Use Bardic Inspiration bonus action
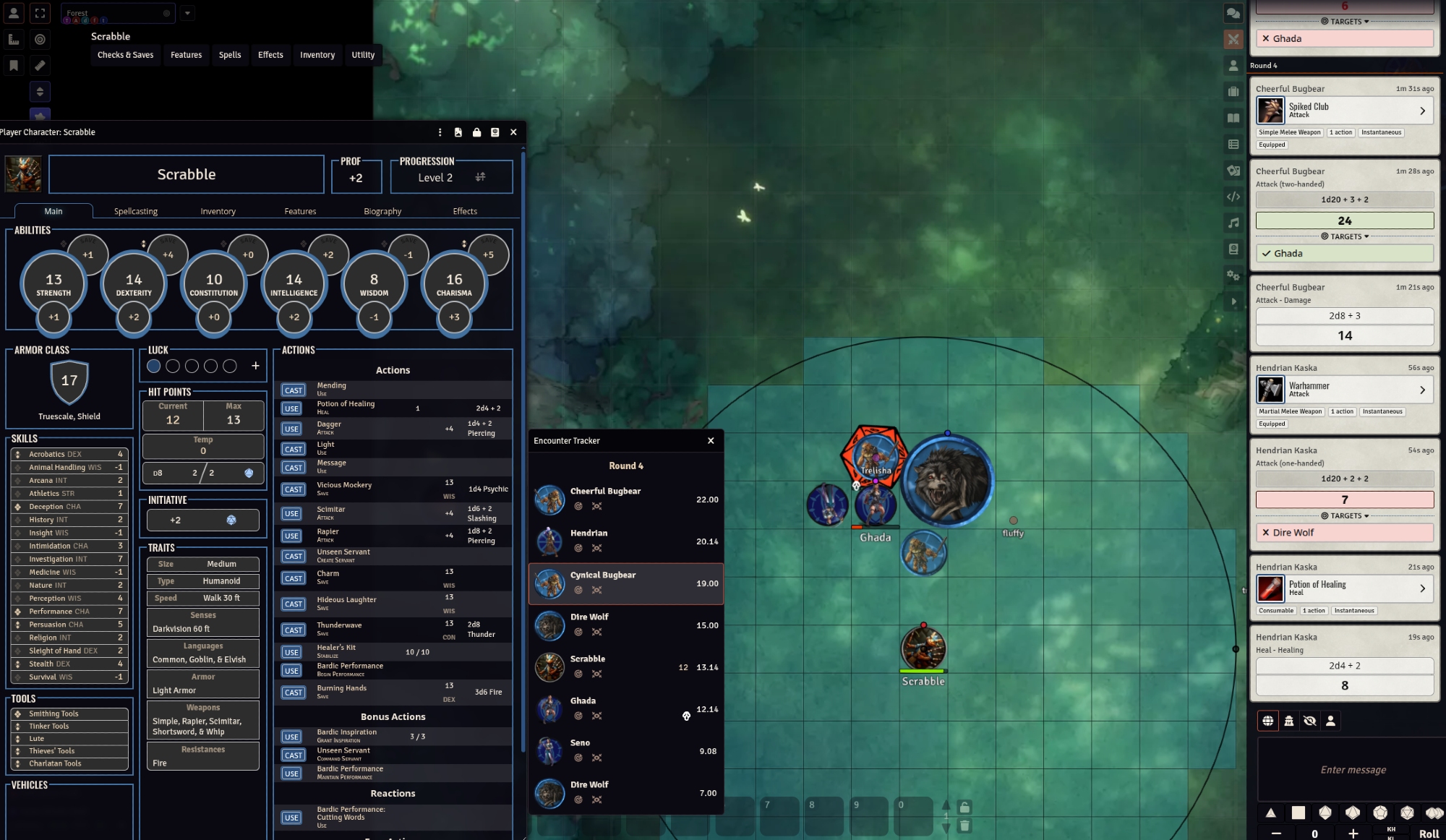 [291, 737]
